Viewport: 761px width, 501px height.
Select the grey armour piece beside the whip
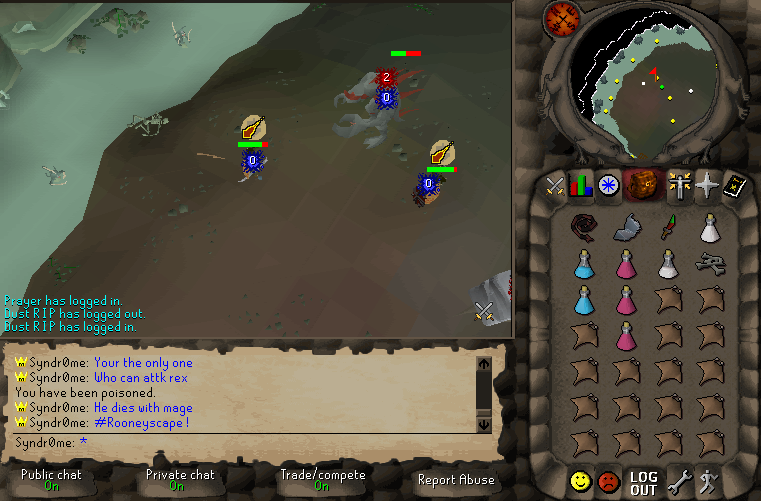click(x=626, y=227)
